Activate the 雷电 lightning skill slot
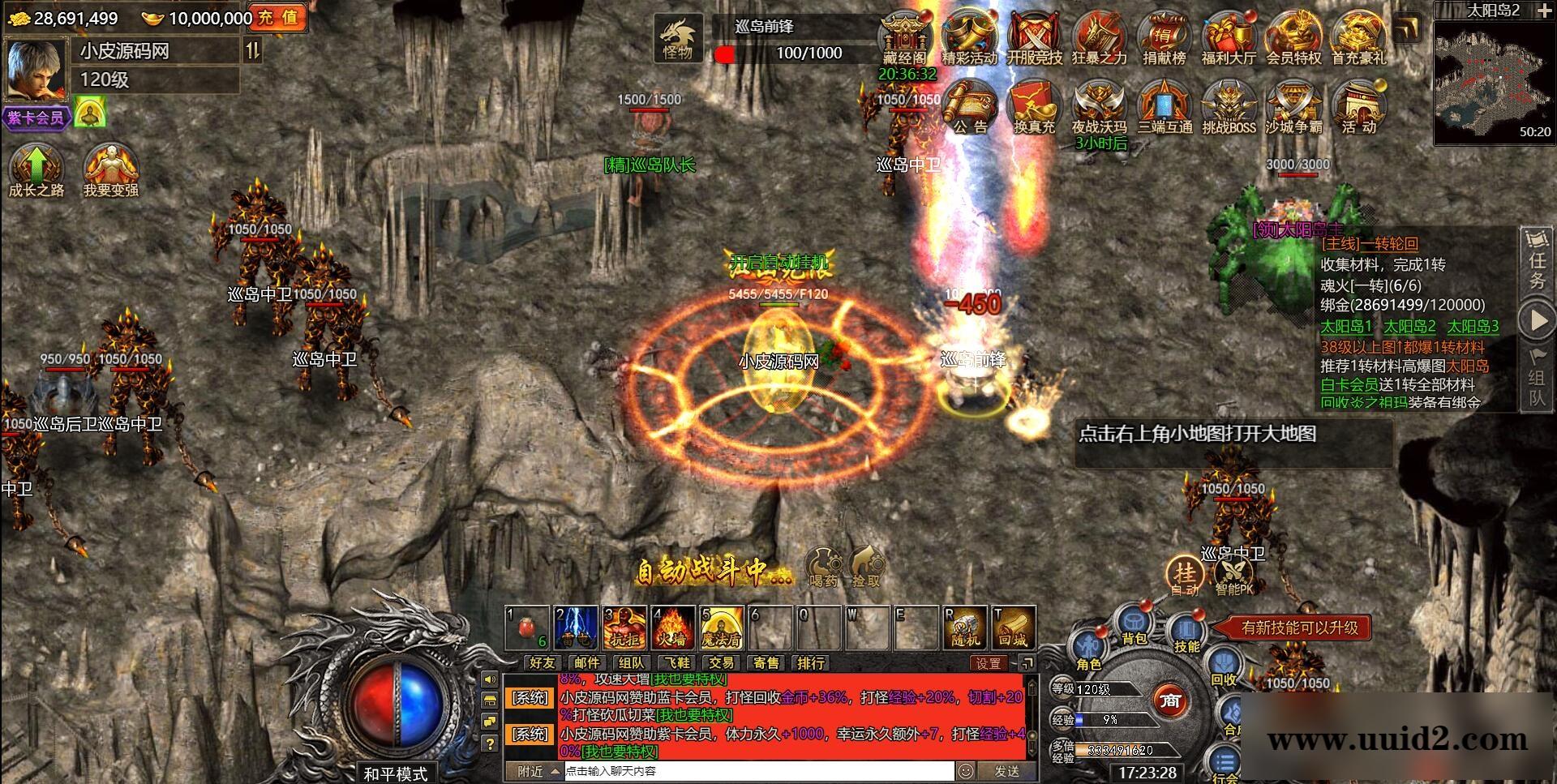 coord(577,628)
